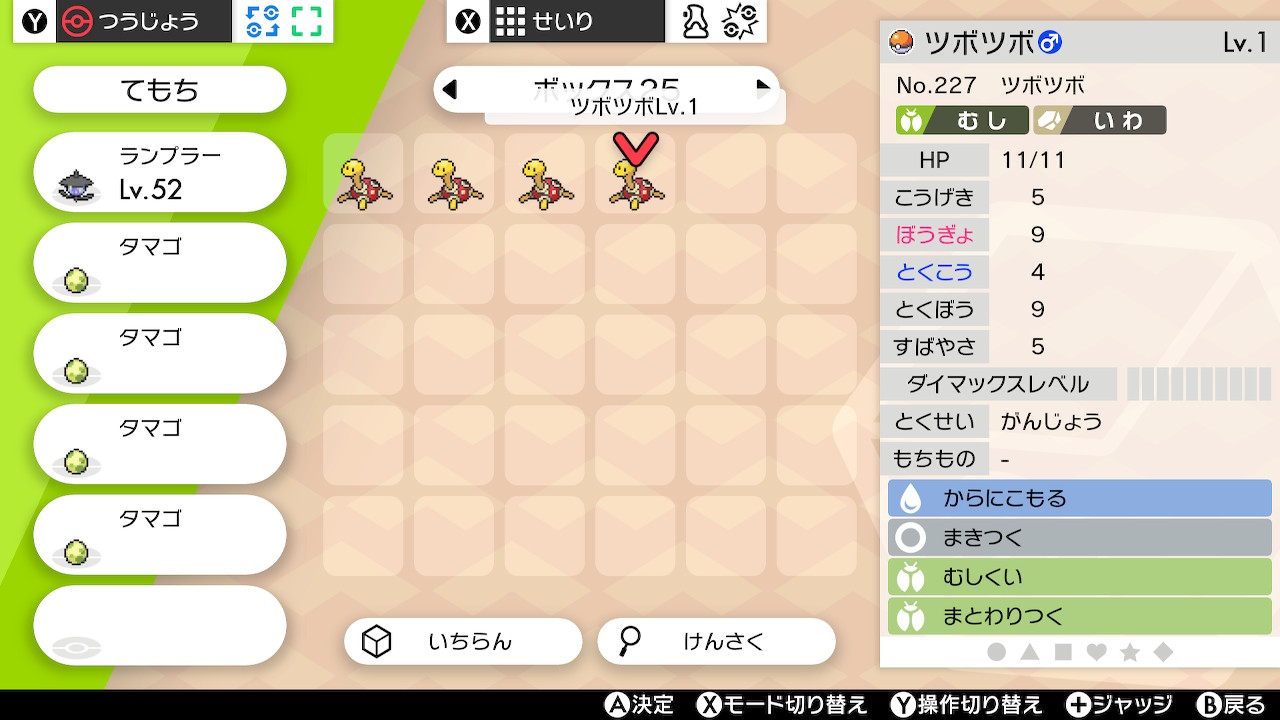Select the Pokémon doll icon beside せいり
Viewport: 1280px width, 720px height.
pyautogui.click(x=696, y=20)
